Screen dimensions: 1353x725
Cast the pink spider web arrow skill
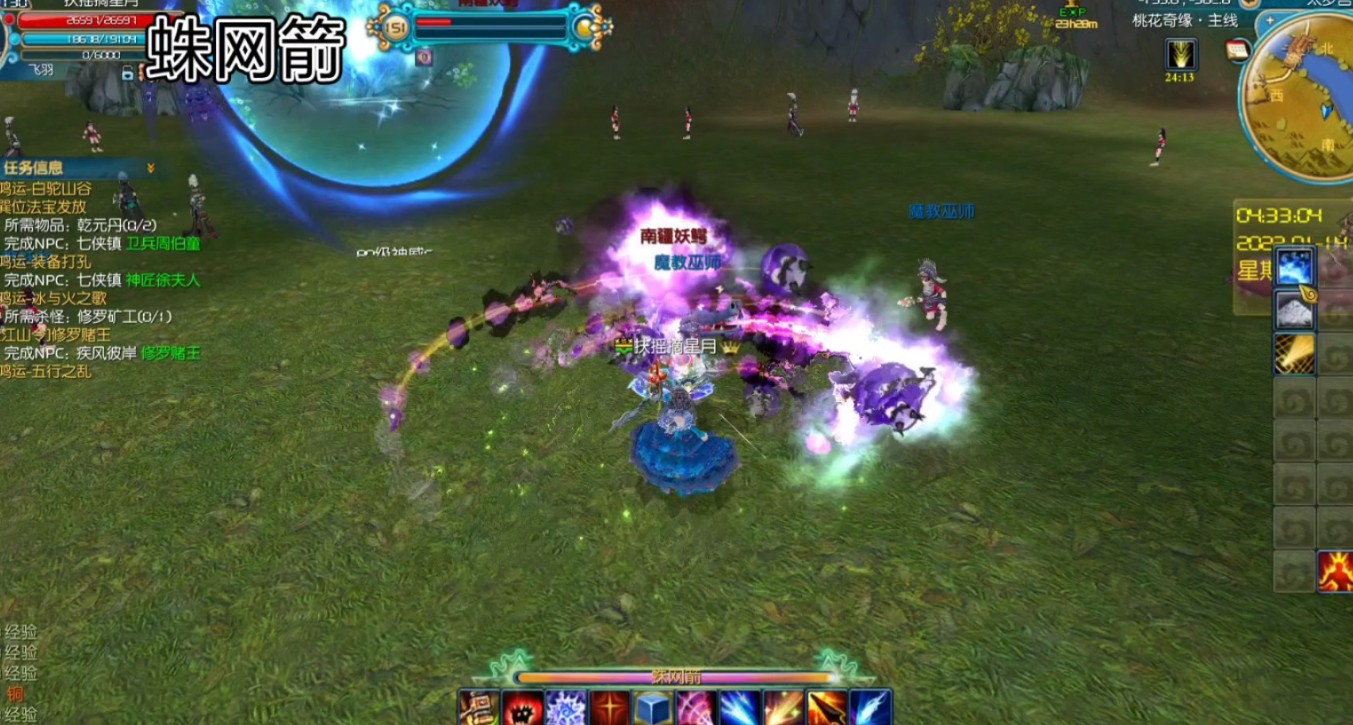tap(696, 708)
